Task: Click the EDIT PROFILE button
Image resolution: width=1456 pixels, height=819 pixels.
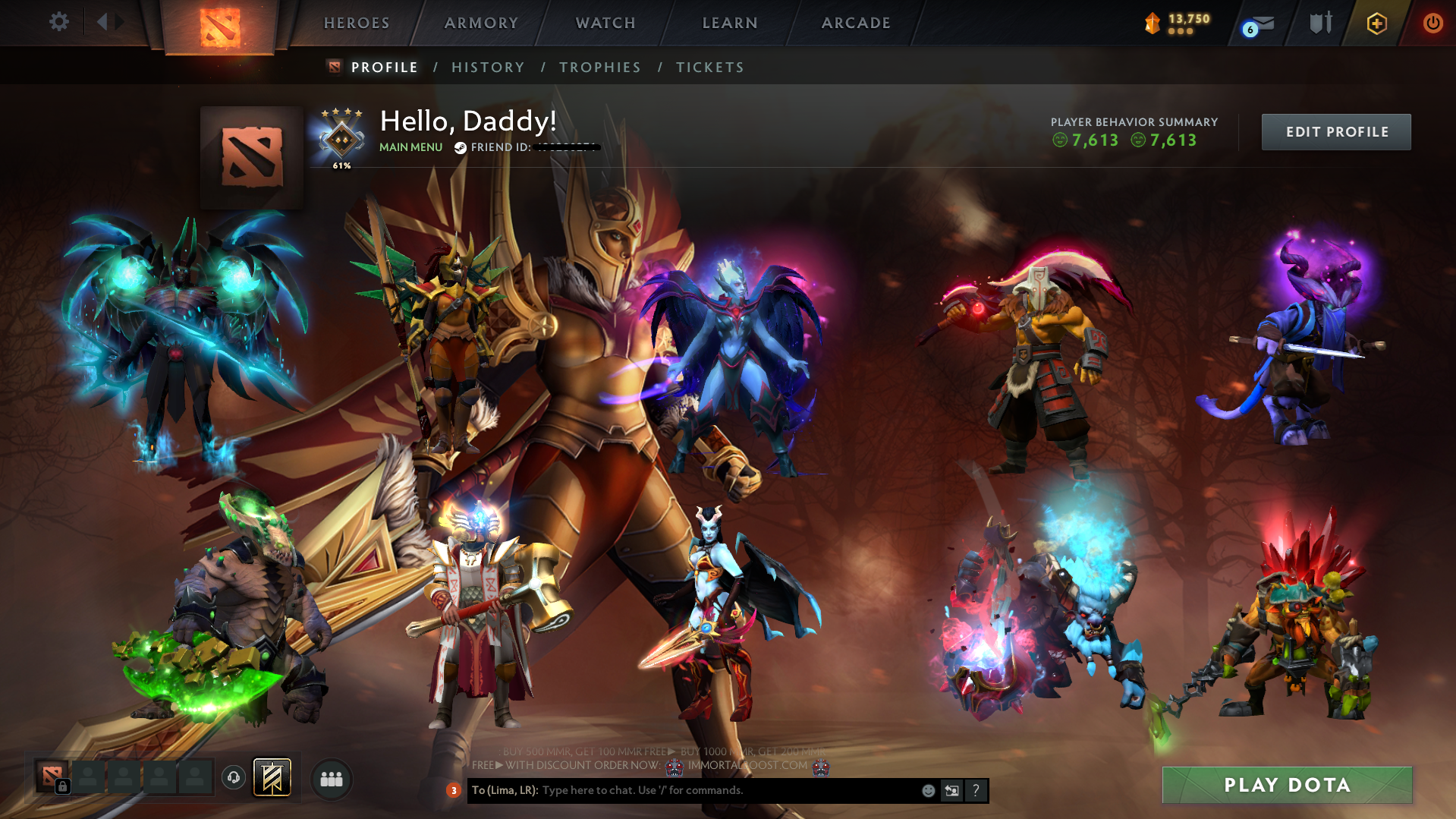Action: [x=1335, y=131]
